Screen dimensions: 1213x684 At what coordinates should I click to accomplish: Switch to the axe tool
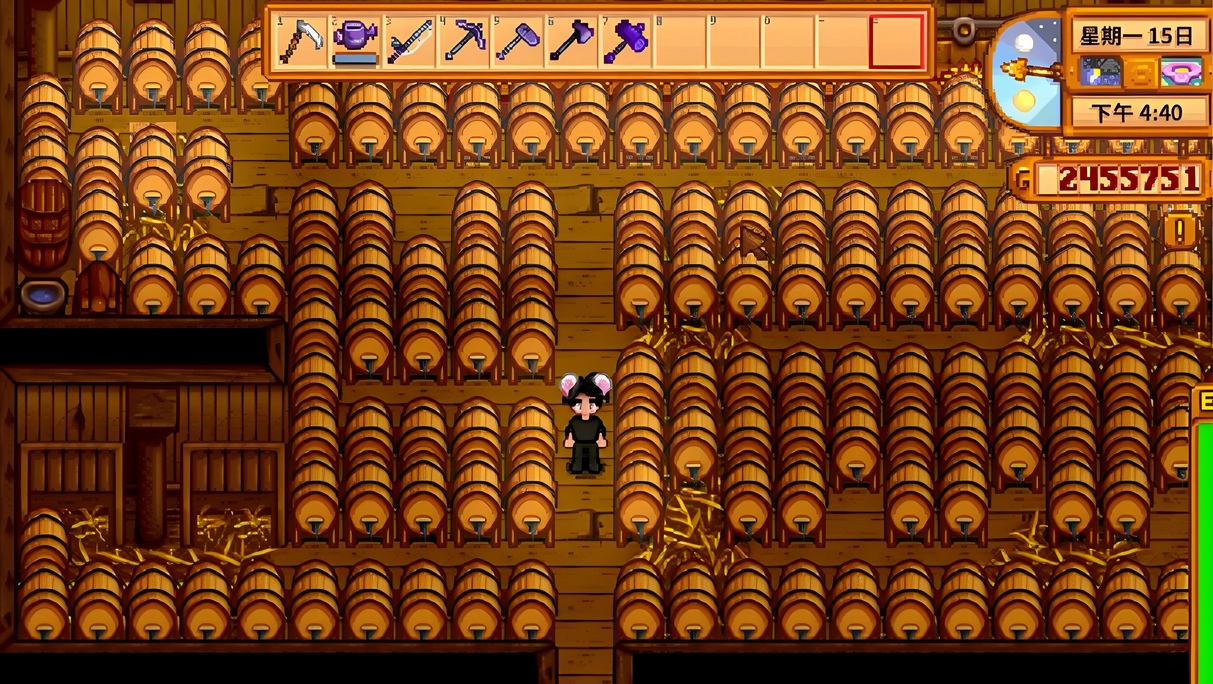[x=571, y=42]
